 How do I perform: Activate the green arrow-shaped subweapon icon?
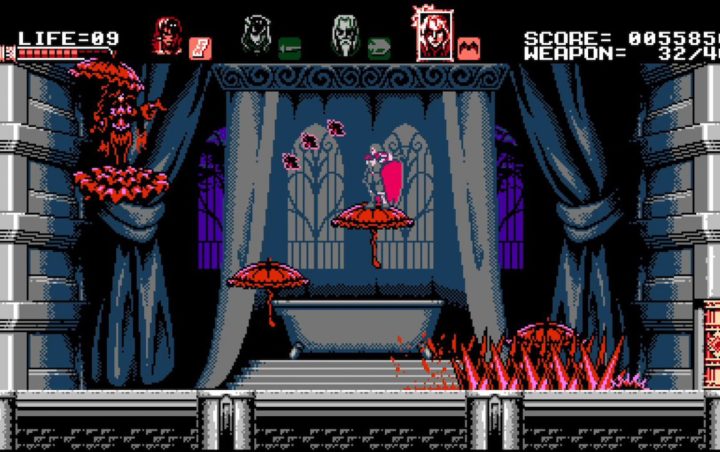[x=379, y=47]
